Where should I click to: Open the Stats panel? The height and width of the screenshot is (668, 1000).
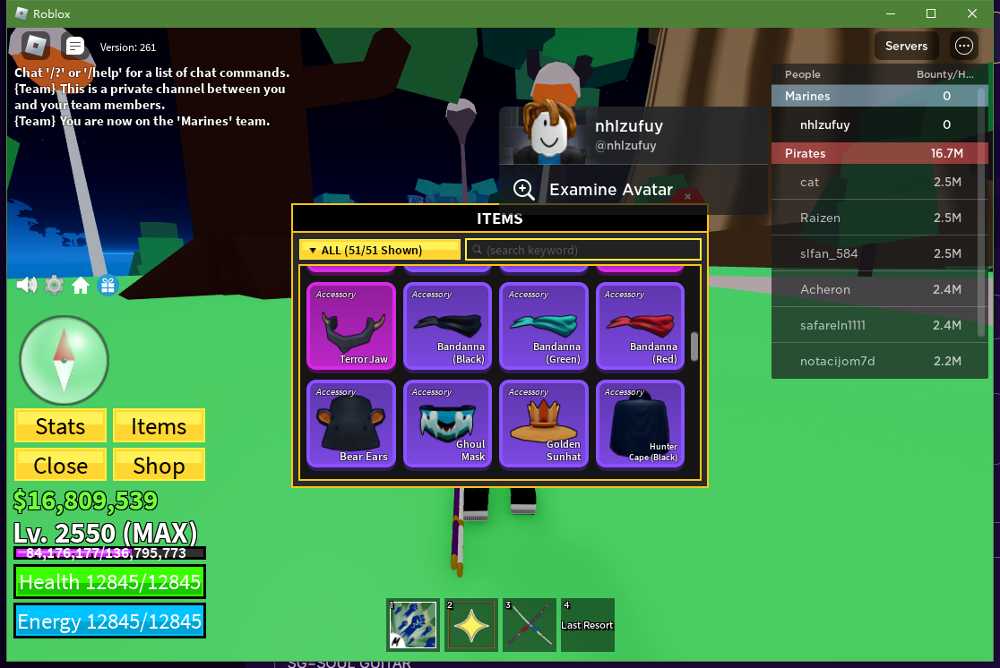pyautogui.click(x=60, y=426)
